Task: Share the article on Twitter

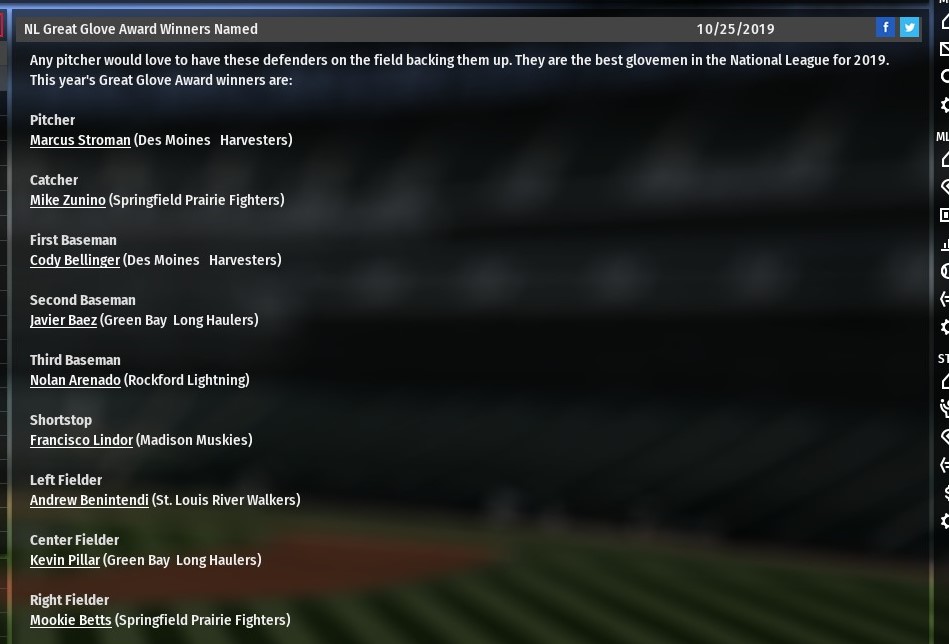Action: [909, 28]
